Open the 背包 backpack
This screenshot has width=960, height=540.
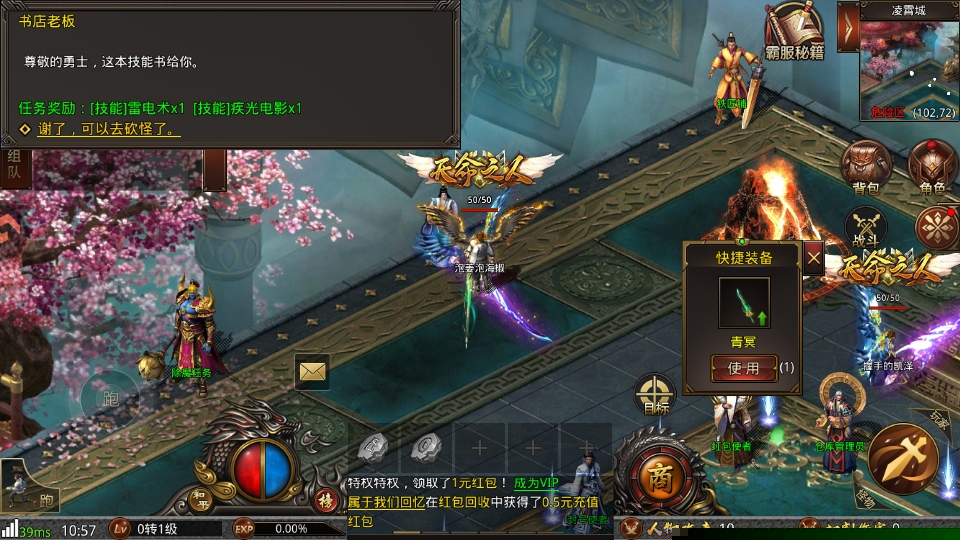(x=866, y=165)
